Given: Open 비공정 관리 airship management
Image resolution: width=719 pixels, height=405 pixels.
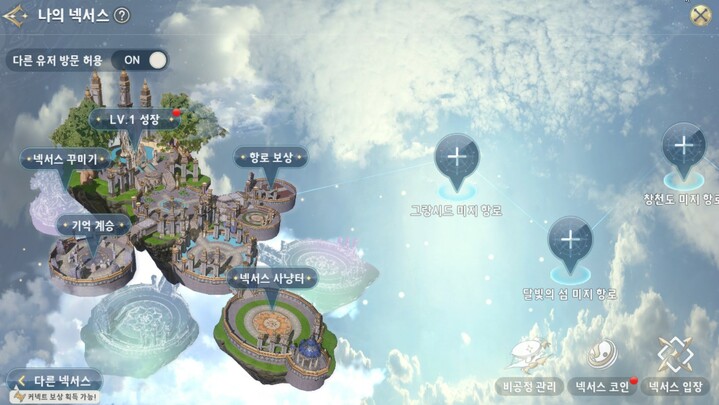Looking at the screenshot, I should click(x=528, y=366).
